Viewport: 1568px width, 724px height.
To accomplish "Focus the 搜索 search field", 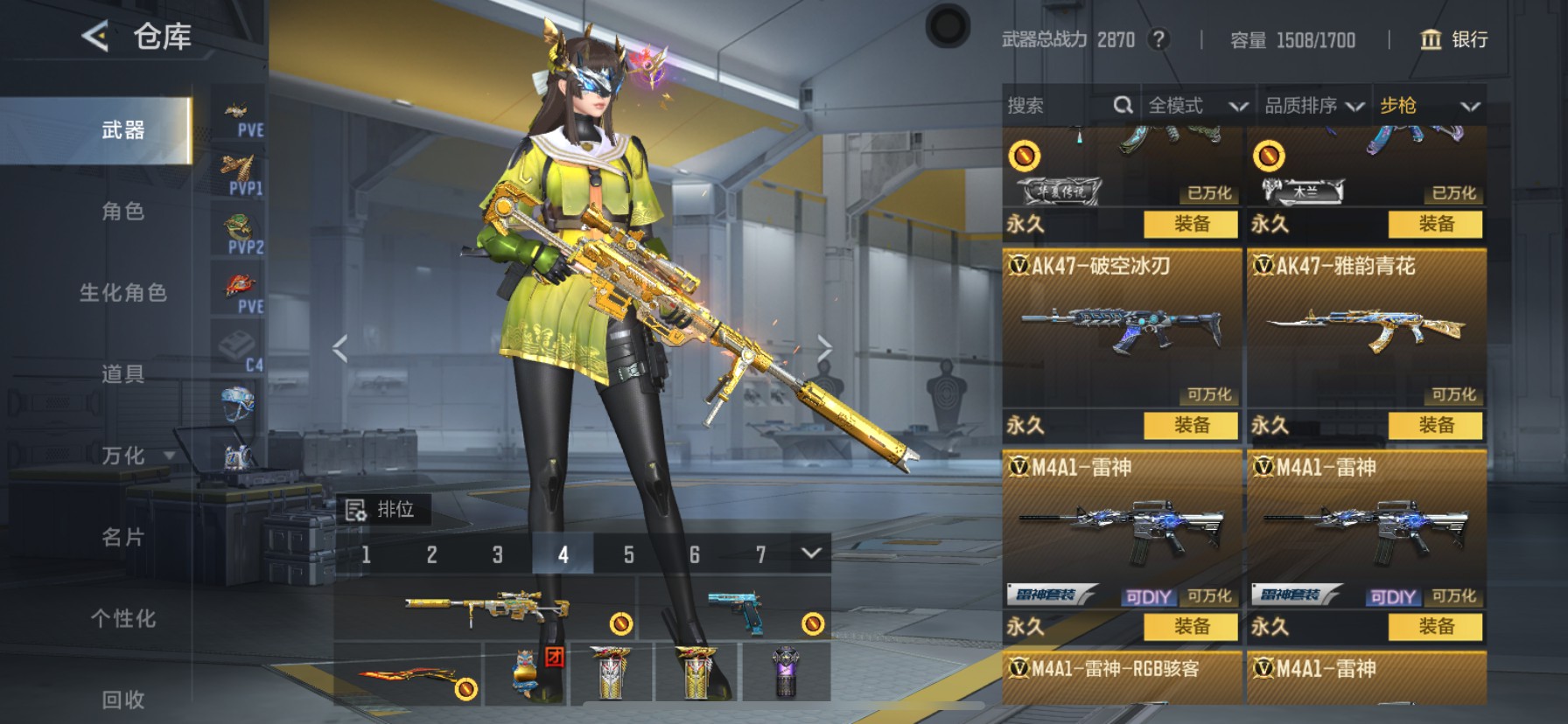I will point(1059,106).
